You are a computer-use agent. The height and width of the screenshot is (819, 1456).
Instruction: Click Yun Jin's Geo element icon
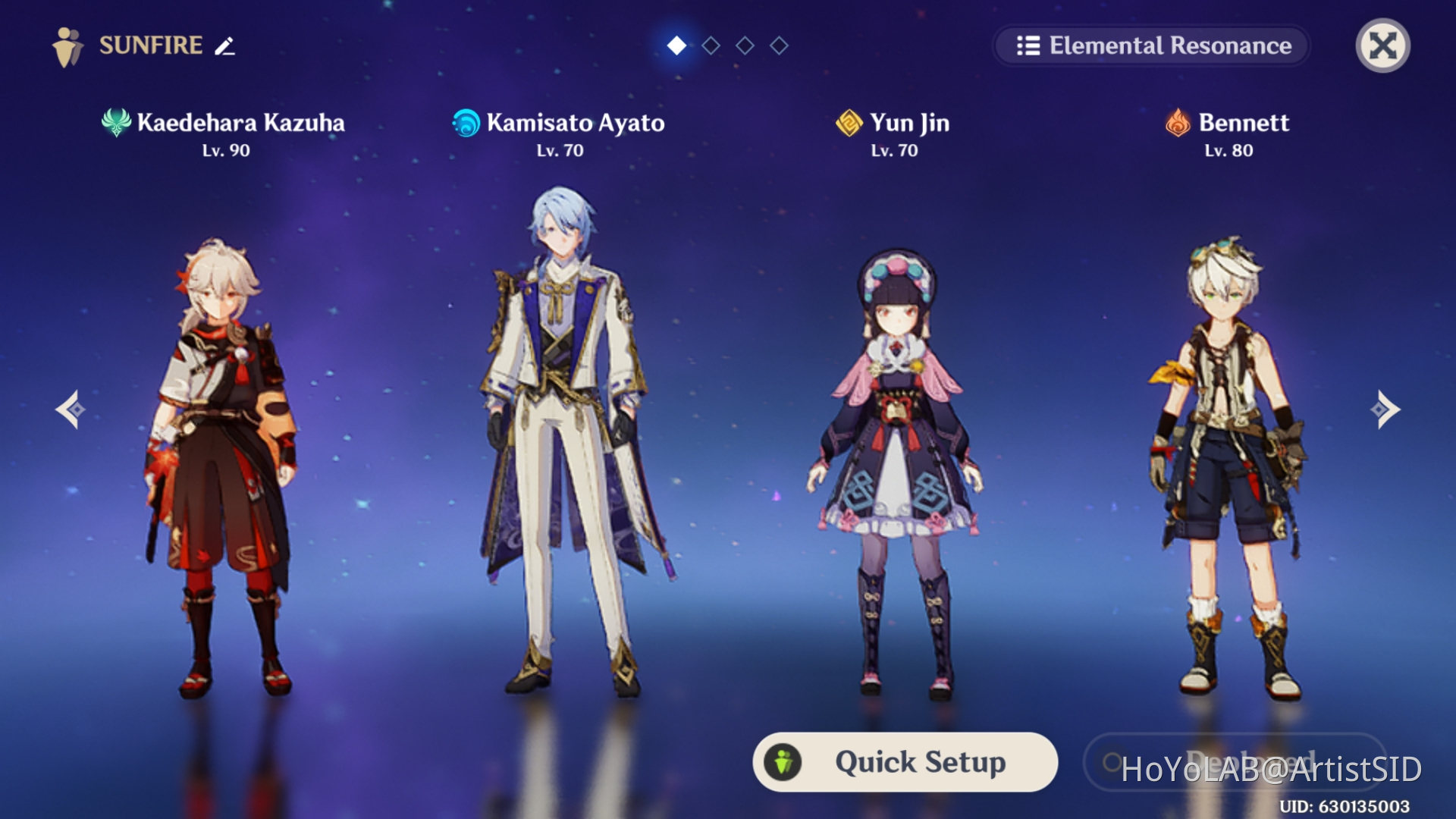(x=848, y=123)
